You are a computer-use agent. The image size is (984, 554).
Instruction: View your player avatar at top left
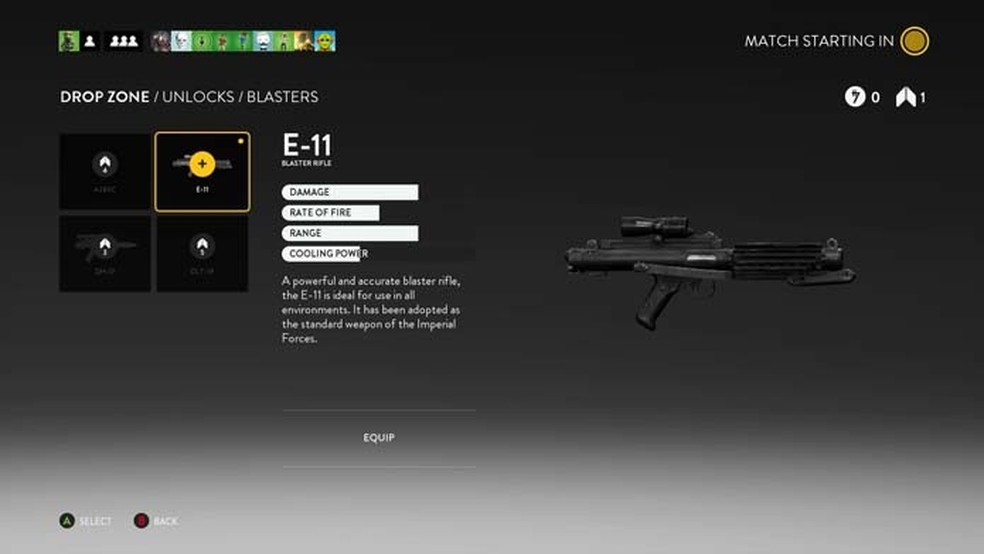68,41
